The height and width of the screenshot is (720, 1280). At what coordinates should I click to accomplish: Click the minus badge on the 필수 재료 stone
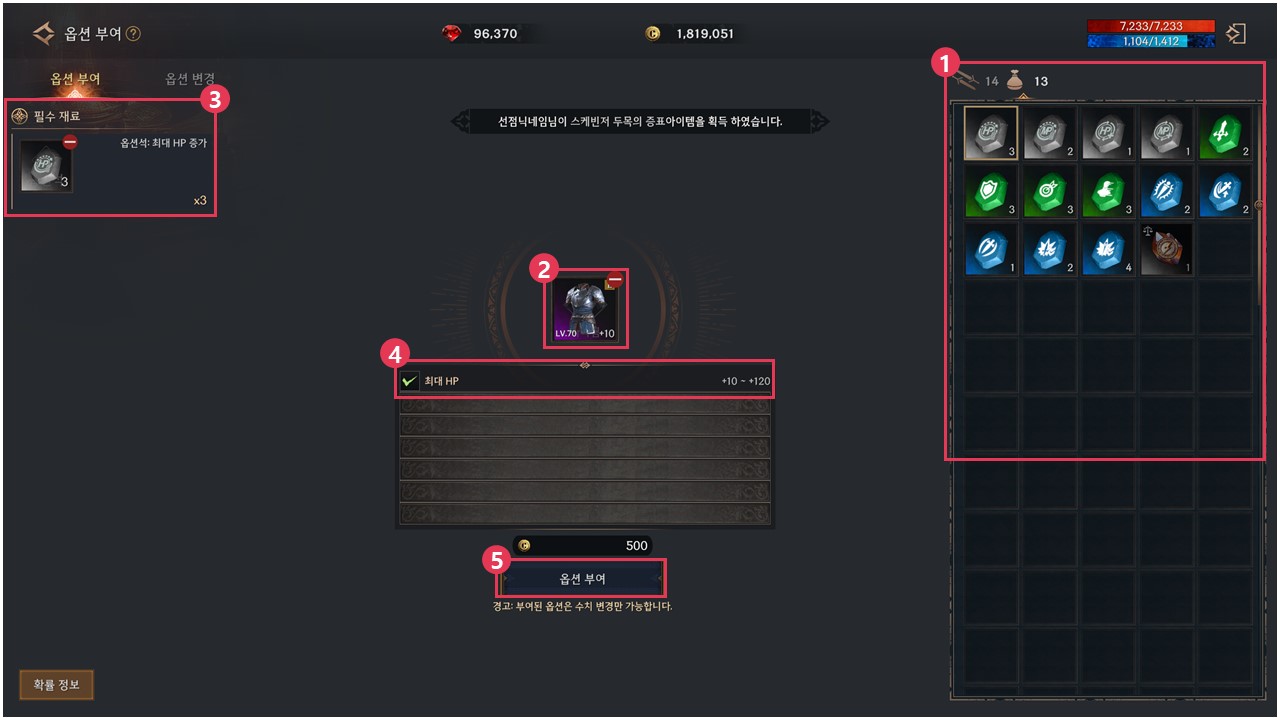(x=70, y=142)
